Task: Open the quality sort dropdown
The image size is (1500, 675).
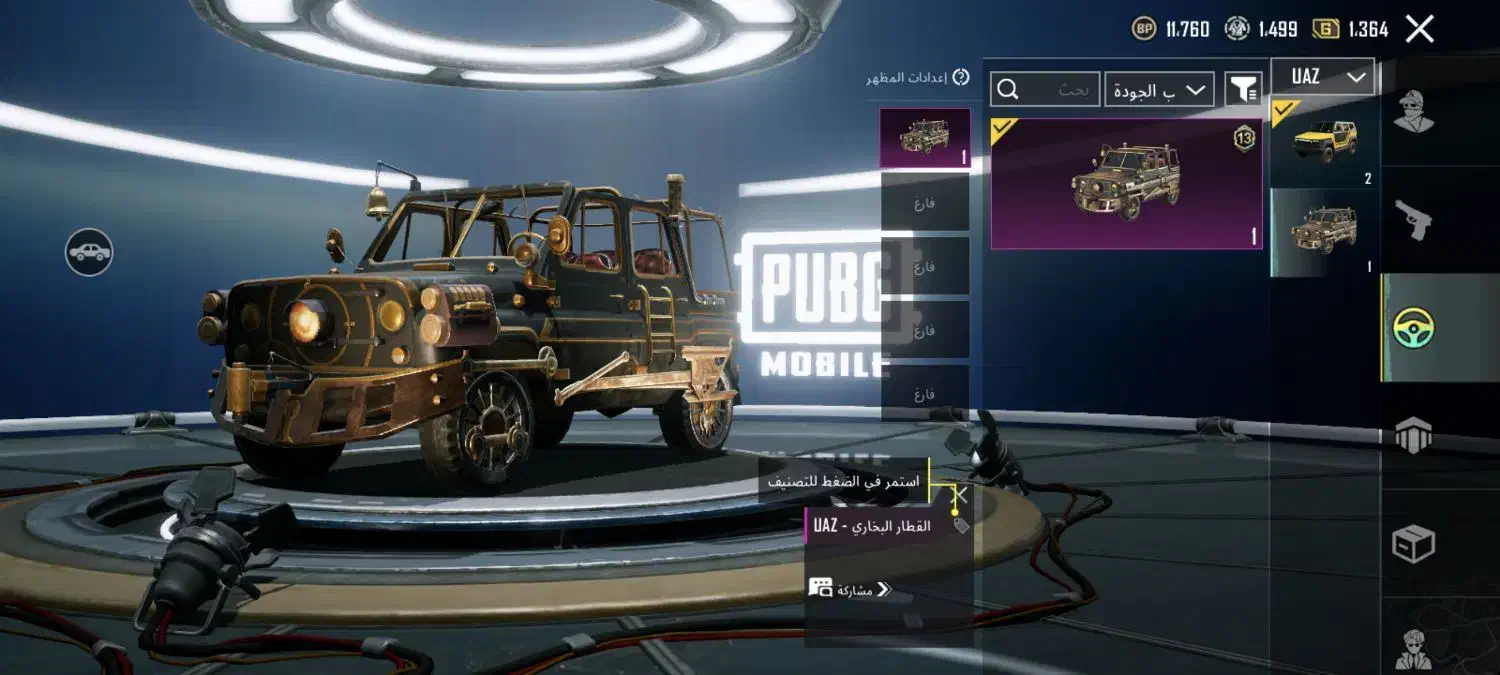Action: (x=1160, y=90)
